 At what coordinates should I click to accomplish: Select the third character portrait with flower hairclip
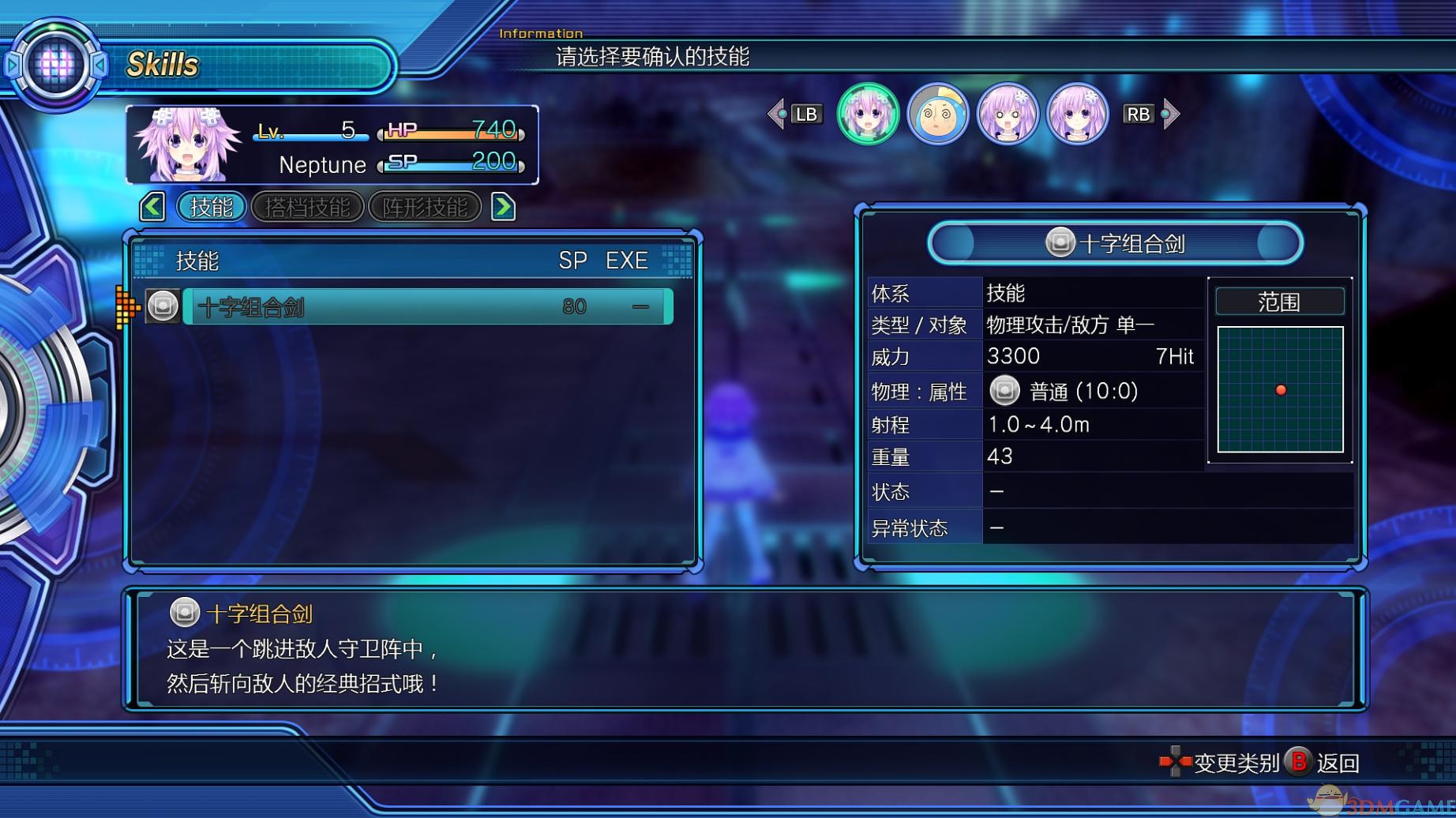point(1008,114)
